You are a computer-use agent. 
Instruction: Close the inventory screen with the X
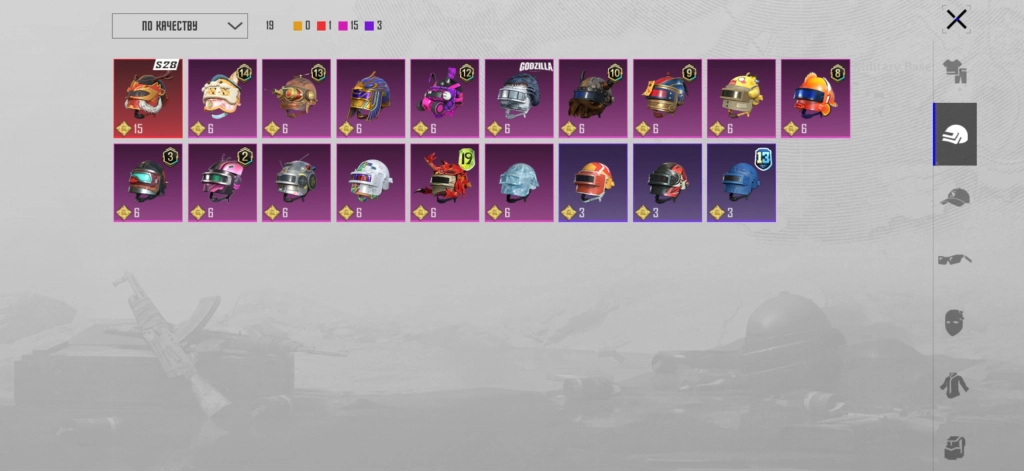[956, 19]
